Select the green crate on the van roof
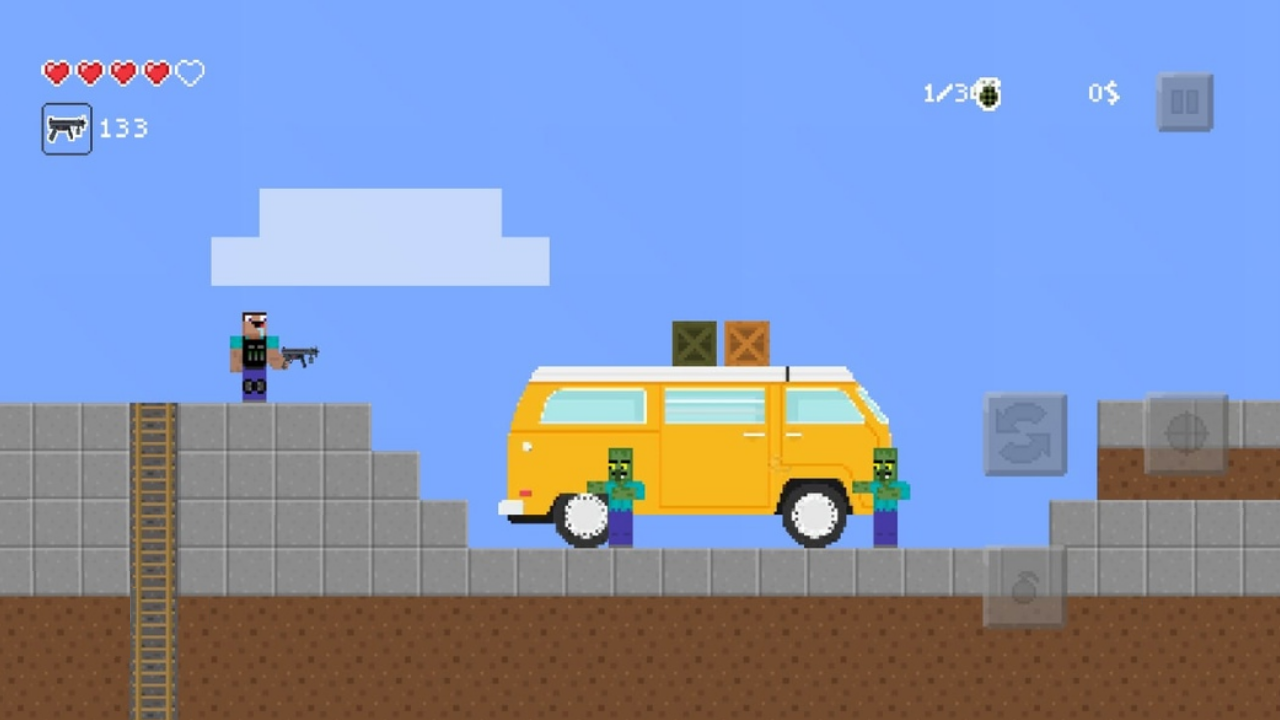 (695, 343)
